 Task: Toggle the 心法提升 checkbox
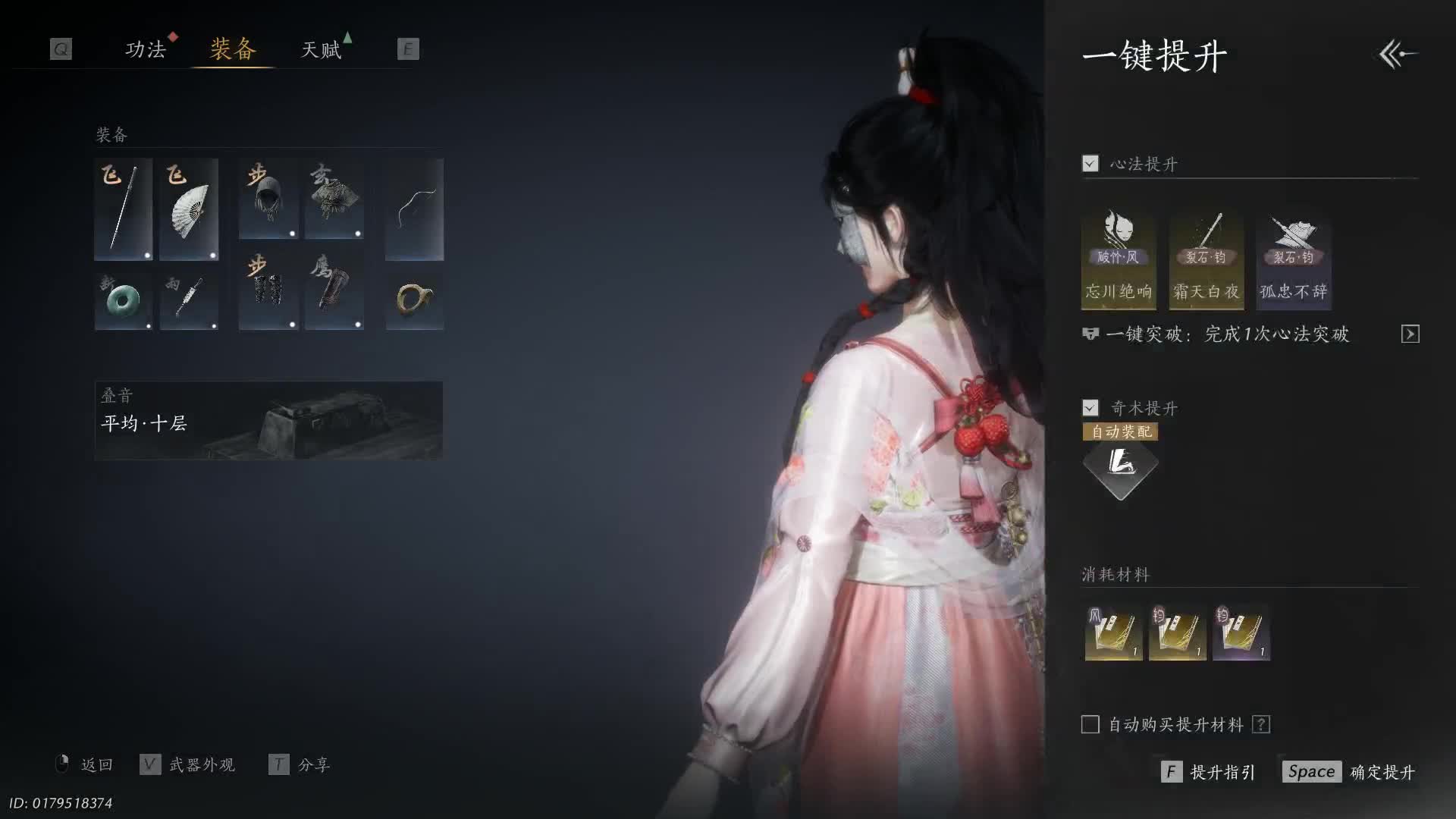(x=1090, y=164)
